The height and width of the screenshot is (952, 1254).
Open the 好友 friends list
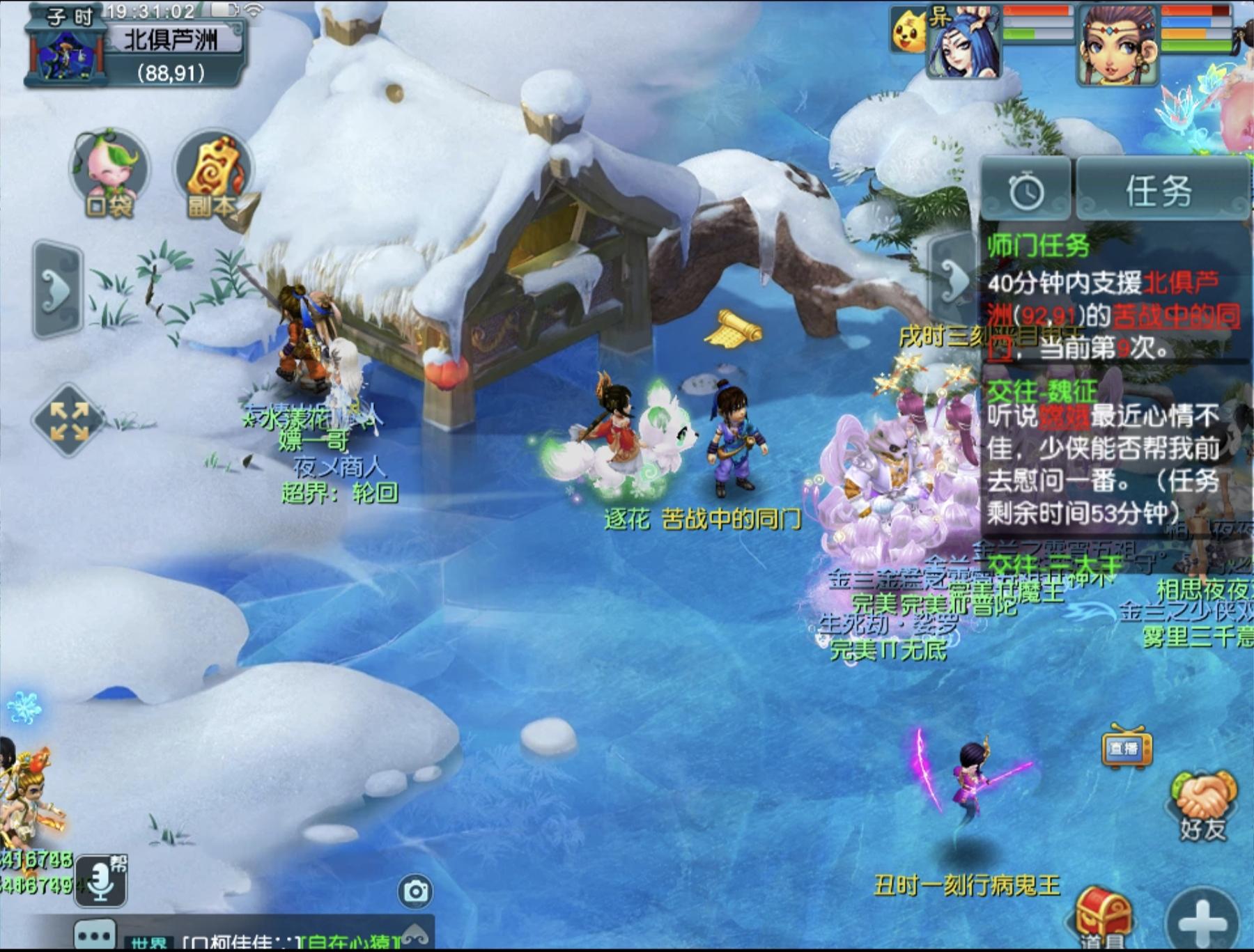click(1203, 806)
